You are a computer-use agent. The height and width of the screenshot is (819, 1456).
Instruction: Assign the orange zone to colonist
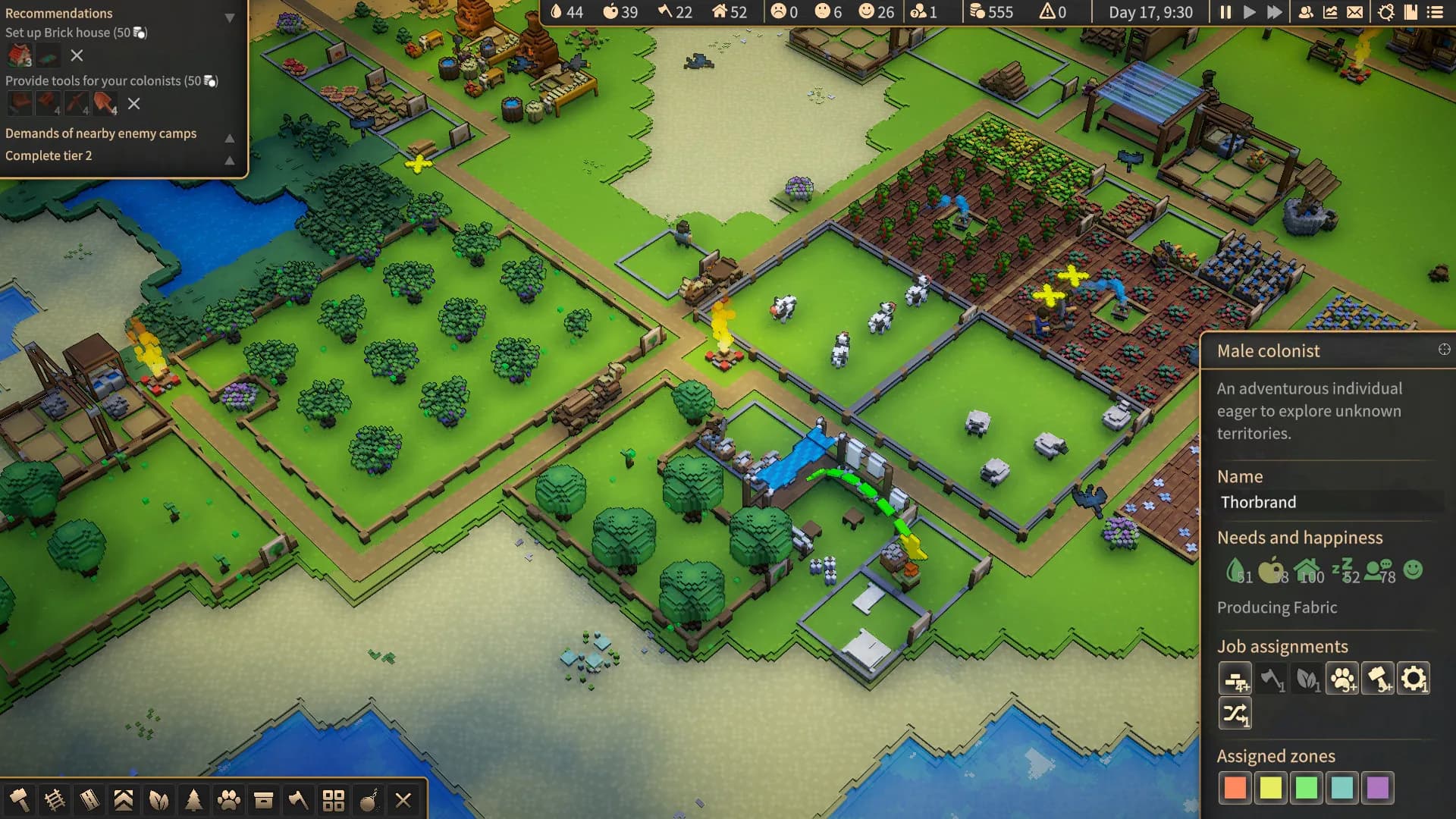1235,788
